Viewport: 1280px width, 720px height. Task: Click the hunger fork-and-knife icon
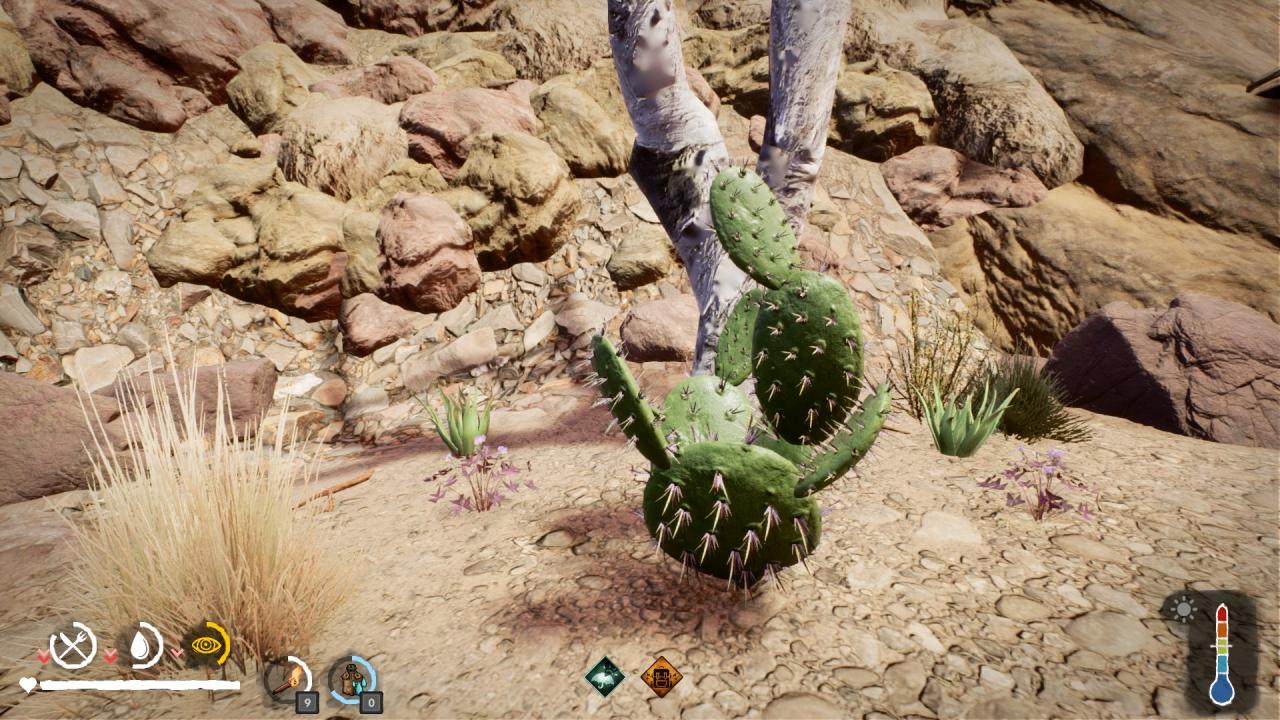tap(73, 645)
